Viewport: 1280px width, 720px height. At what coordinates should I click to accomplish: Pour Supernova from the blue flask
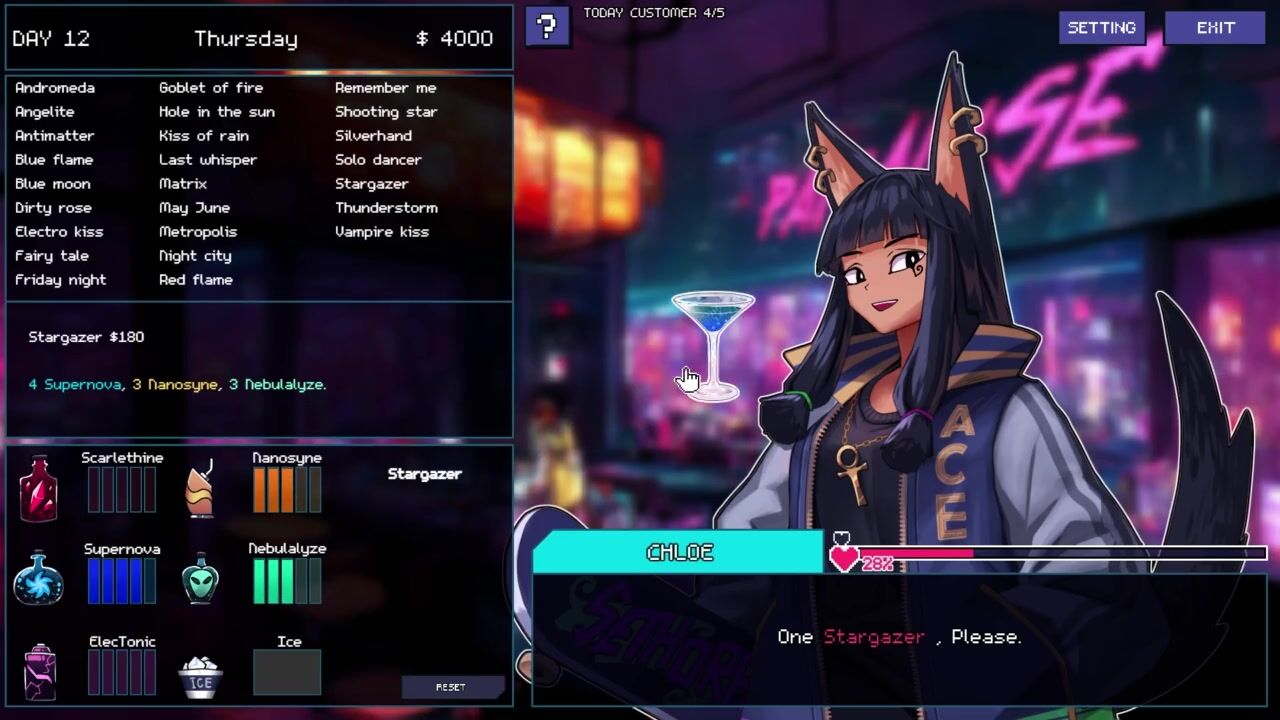(x=39, y=579)
